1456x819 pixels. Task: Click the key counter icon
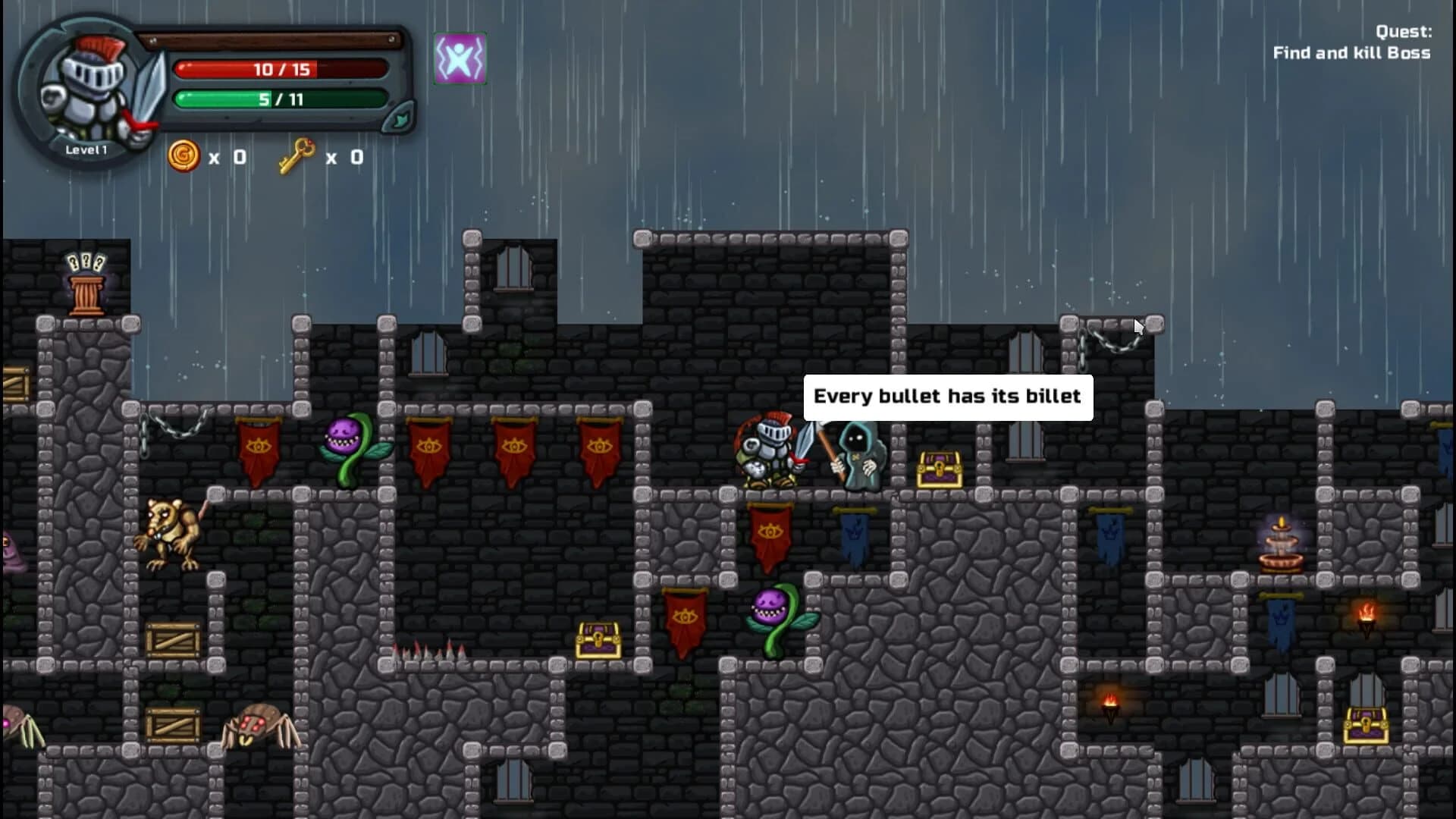(297, 155)
